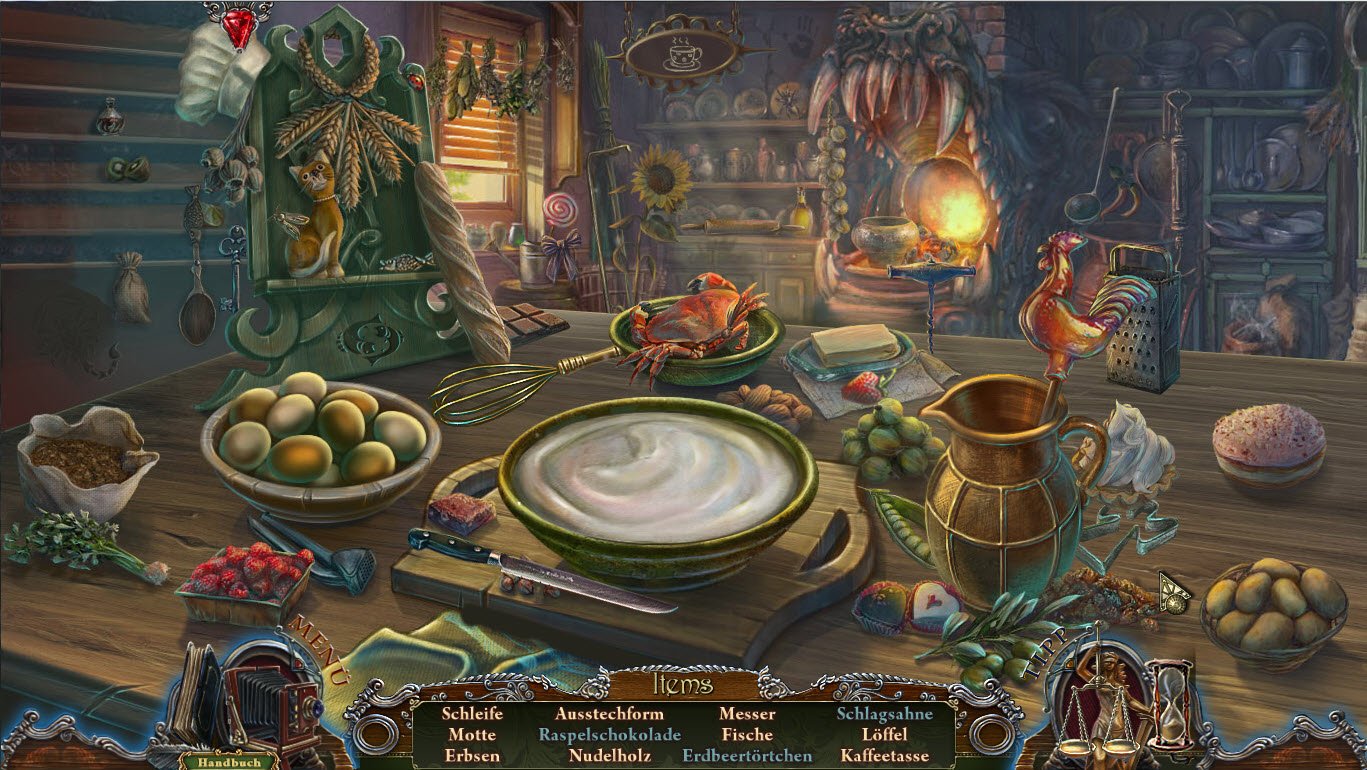Select 'Erdbeertörtchen' list entry
This screenshot has height=770, width=1367.
747,756
